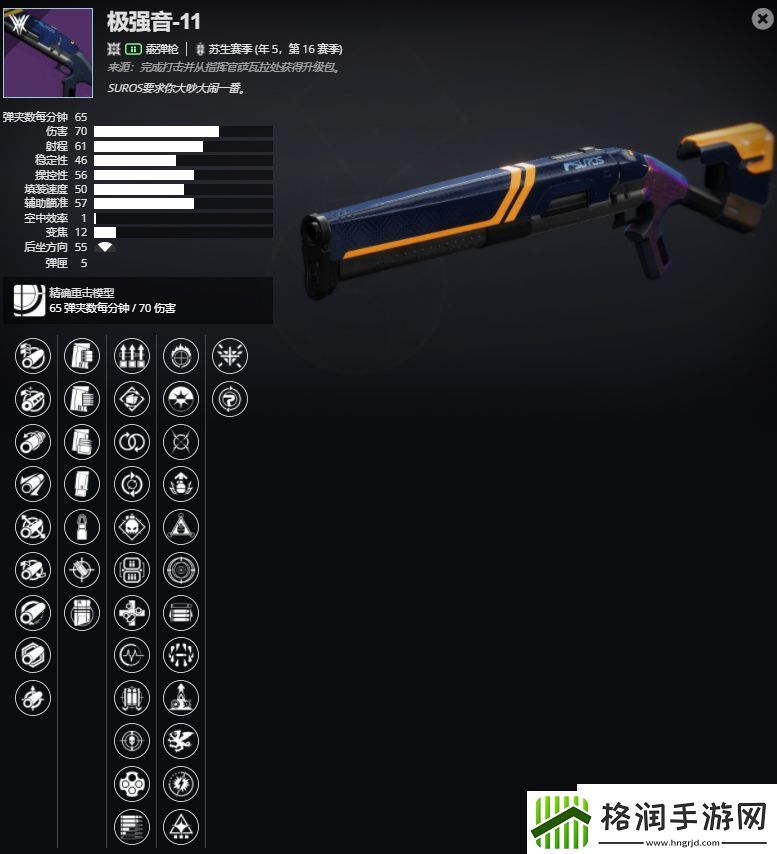The width and height of the screenshot is (777, 854).
Task: Close the weapon details panel
Action: point(761,18)
